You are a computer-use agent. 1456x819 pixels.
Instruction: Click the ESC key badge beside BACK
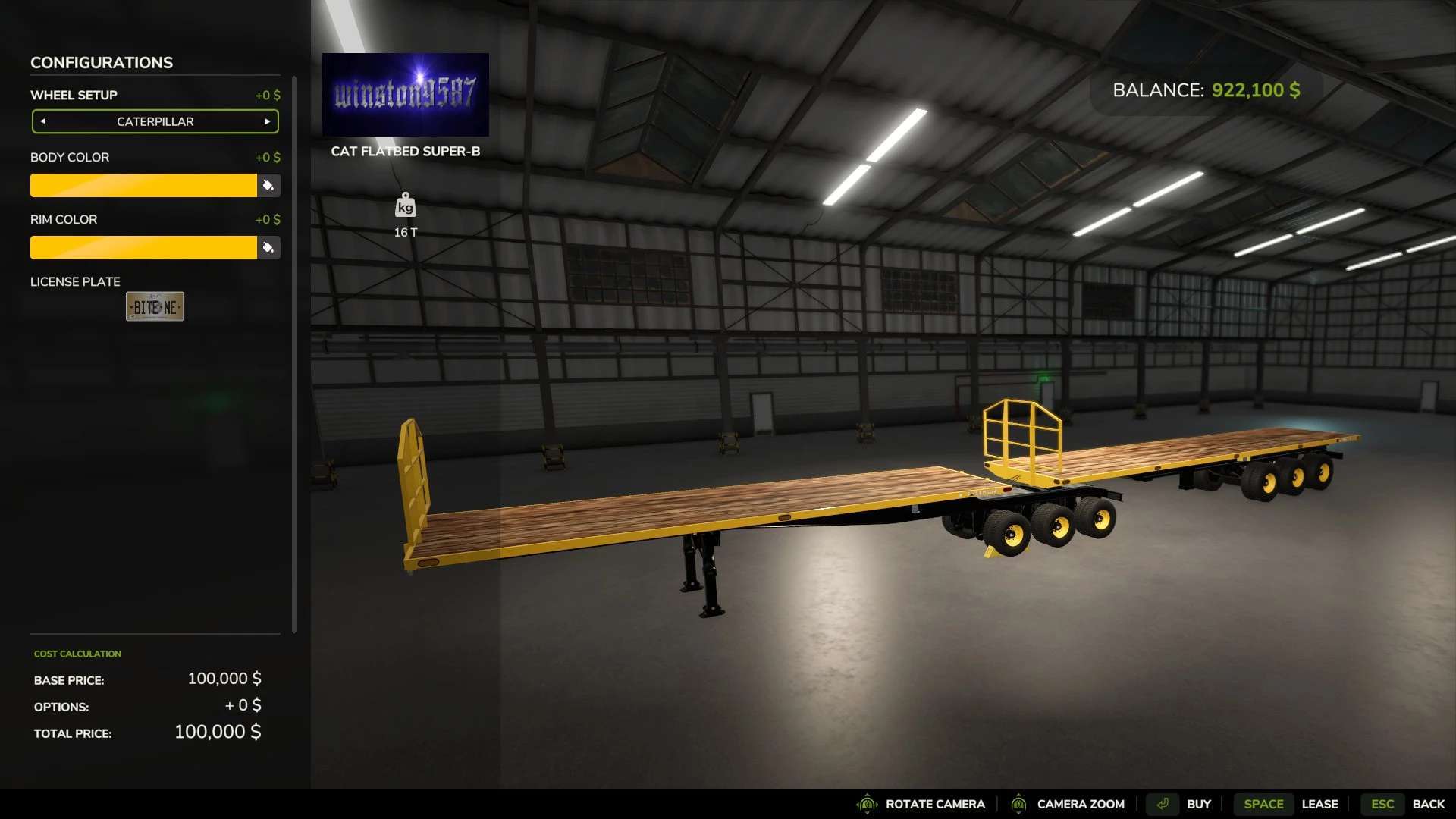point(1383,804)
